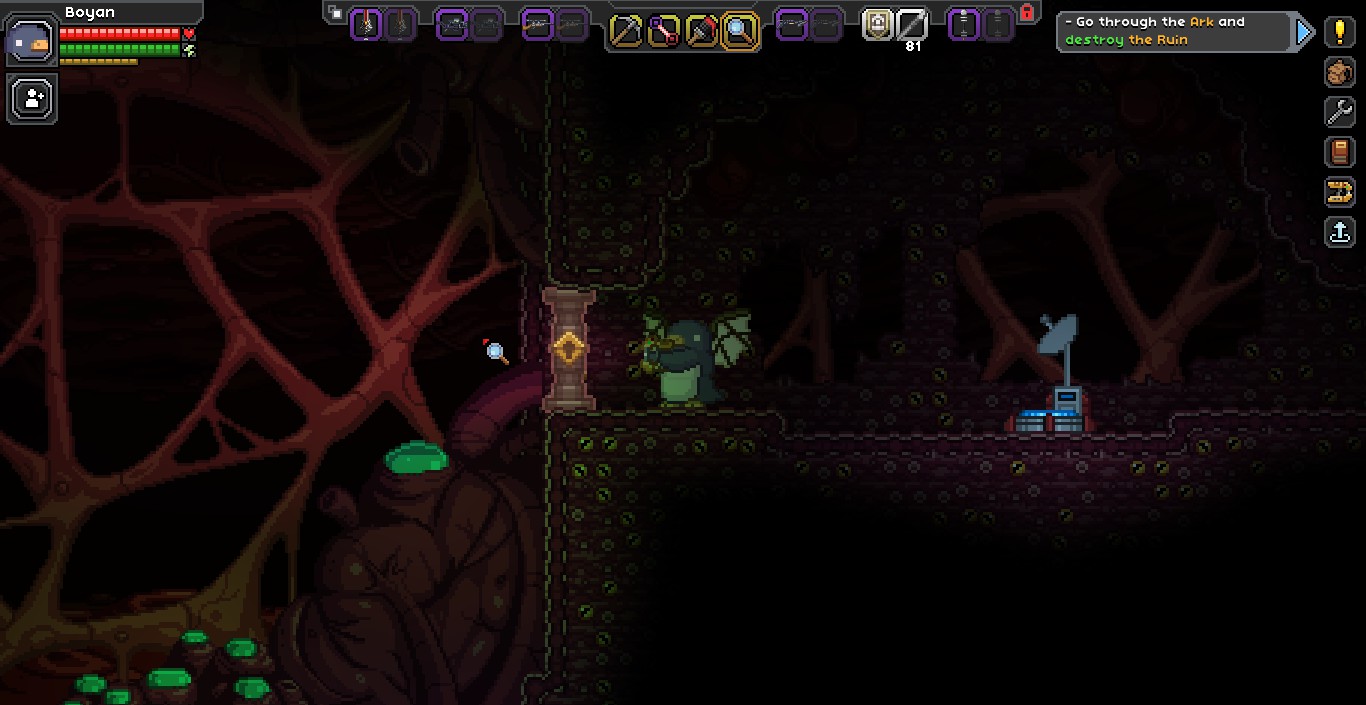Click the blue arrow on quest tracker

point(1304,32)
